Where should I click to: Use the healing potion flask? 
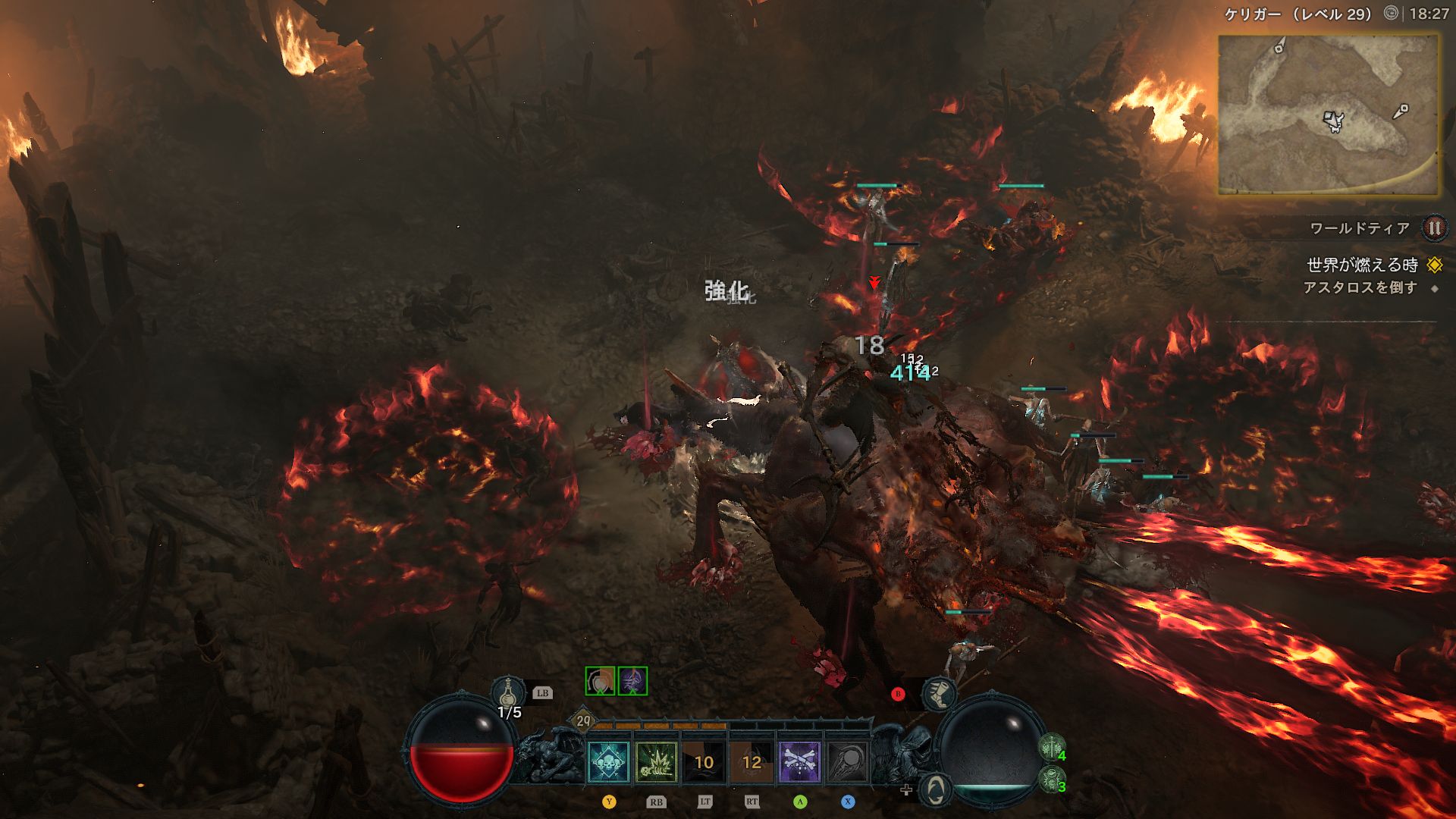tap(509, 693)
